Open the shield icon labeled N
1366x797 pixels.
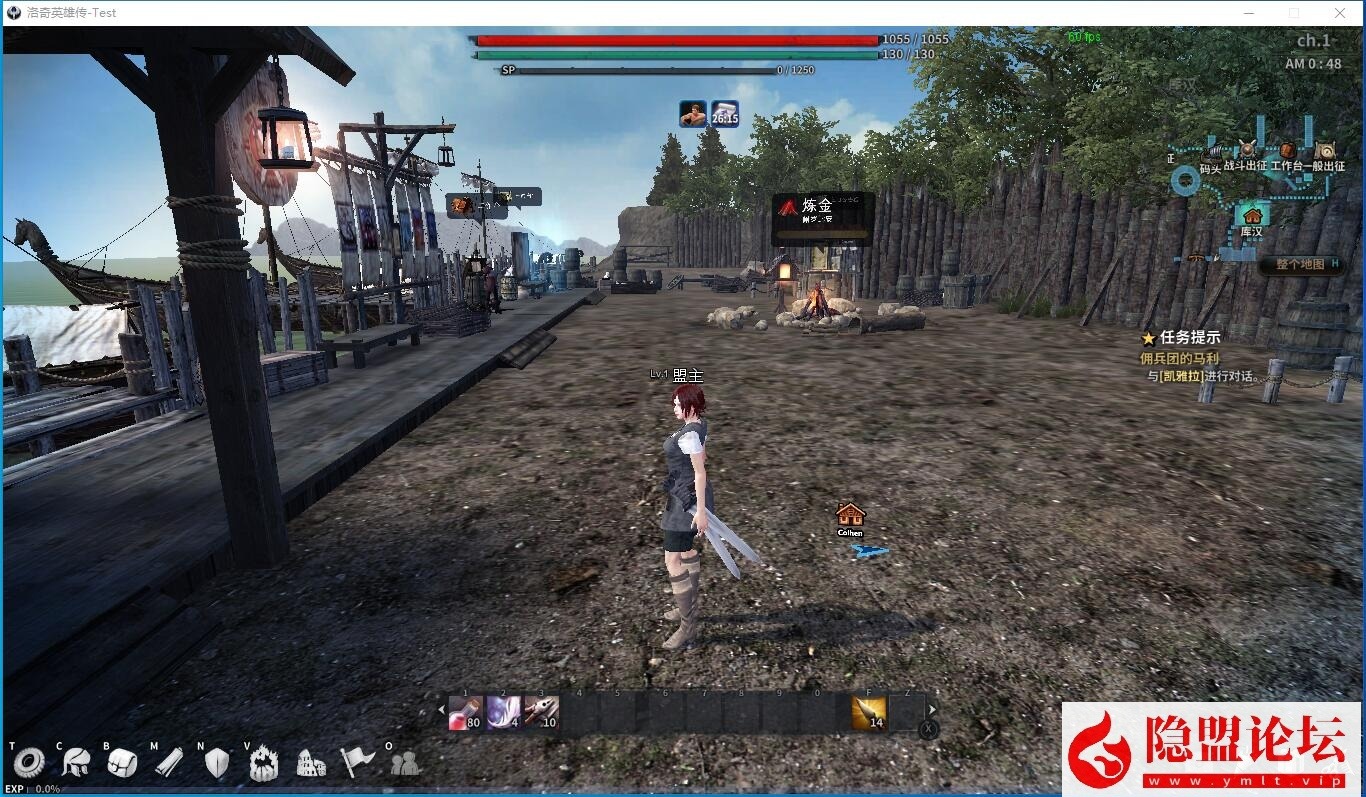(216, 763)
